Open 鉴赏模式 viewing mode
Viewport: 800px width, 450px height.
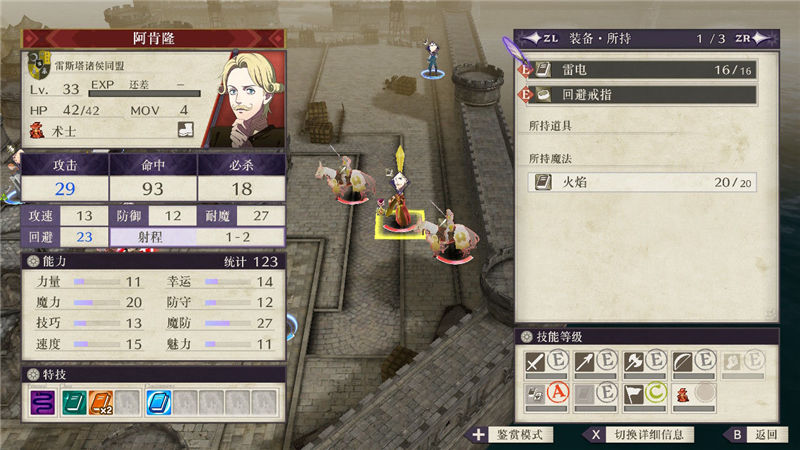pyautogui.click(x=512, y=435)
